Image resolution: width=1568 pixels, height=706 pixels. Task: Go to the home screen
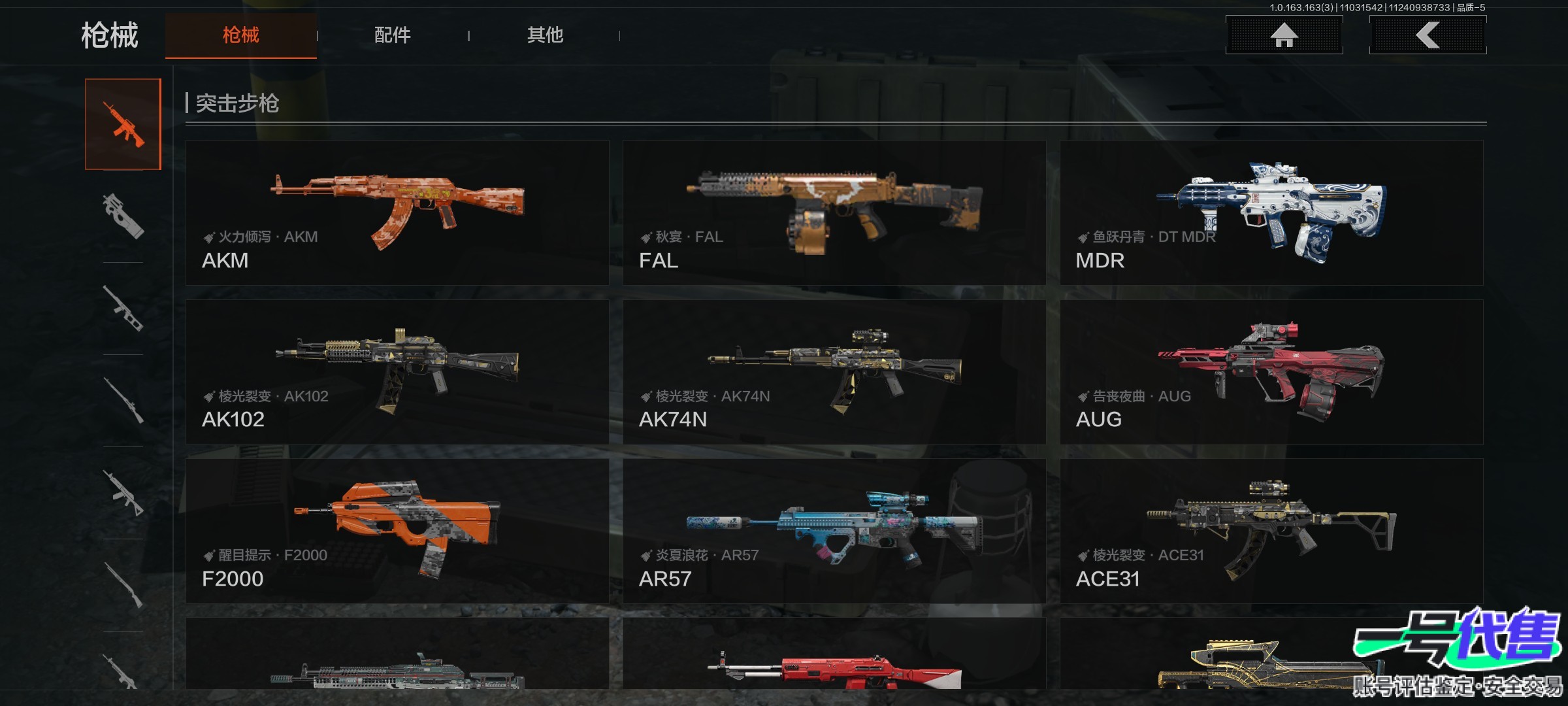[x=1284, y=35]
